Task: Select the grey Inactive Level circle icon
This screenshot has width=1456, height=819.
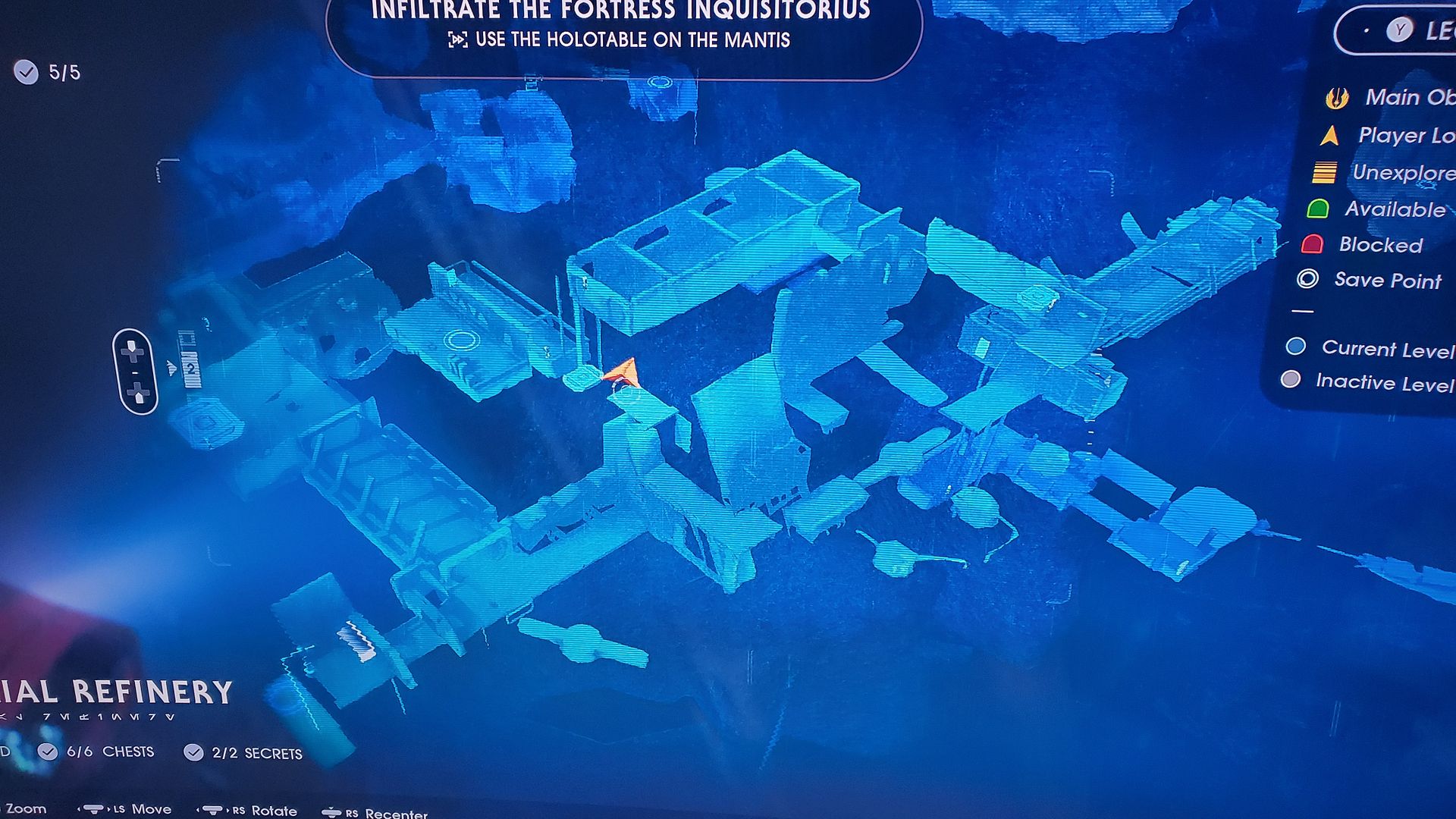Action: tap(1289, 379)
